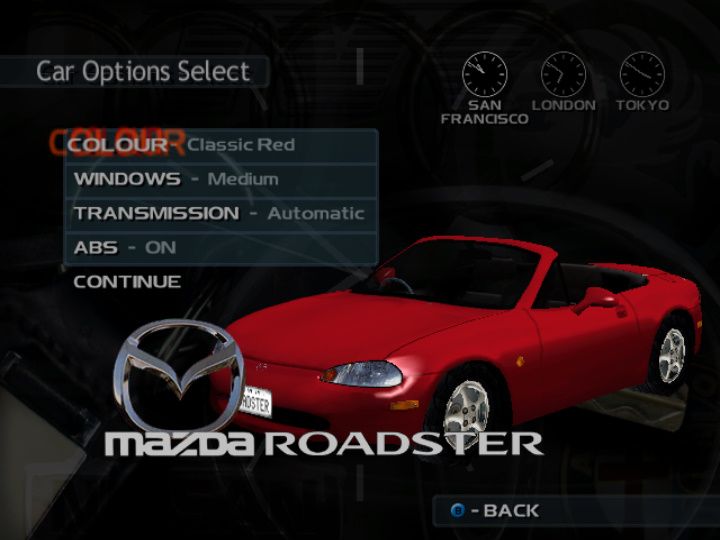Toggle the ABS ON option
This screenshot has width=720, height=540.
(220, 248)
